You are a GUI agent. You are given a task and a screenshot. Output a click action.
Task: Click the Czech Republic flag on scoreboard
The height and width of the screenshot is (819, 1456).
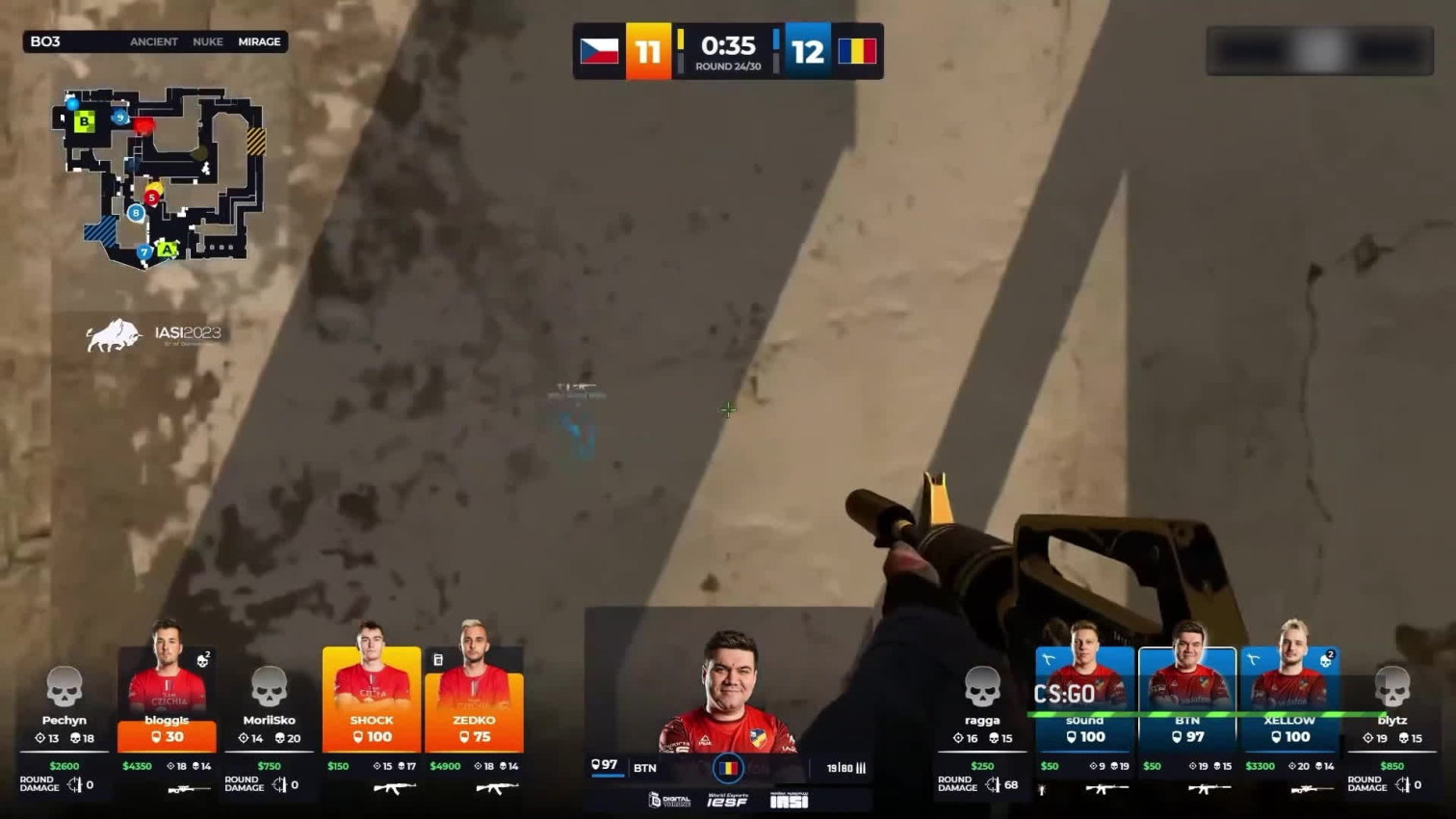(599, 50)
